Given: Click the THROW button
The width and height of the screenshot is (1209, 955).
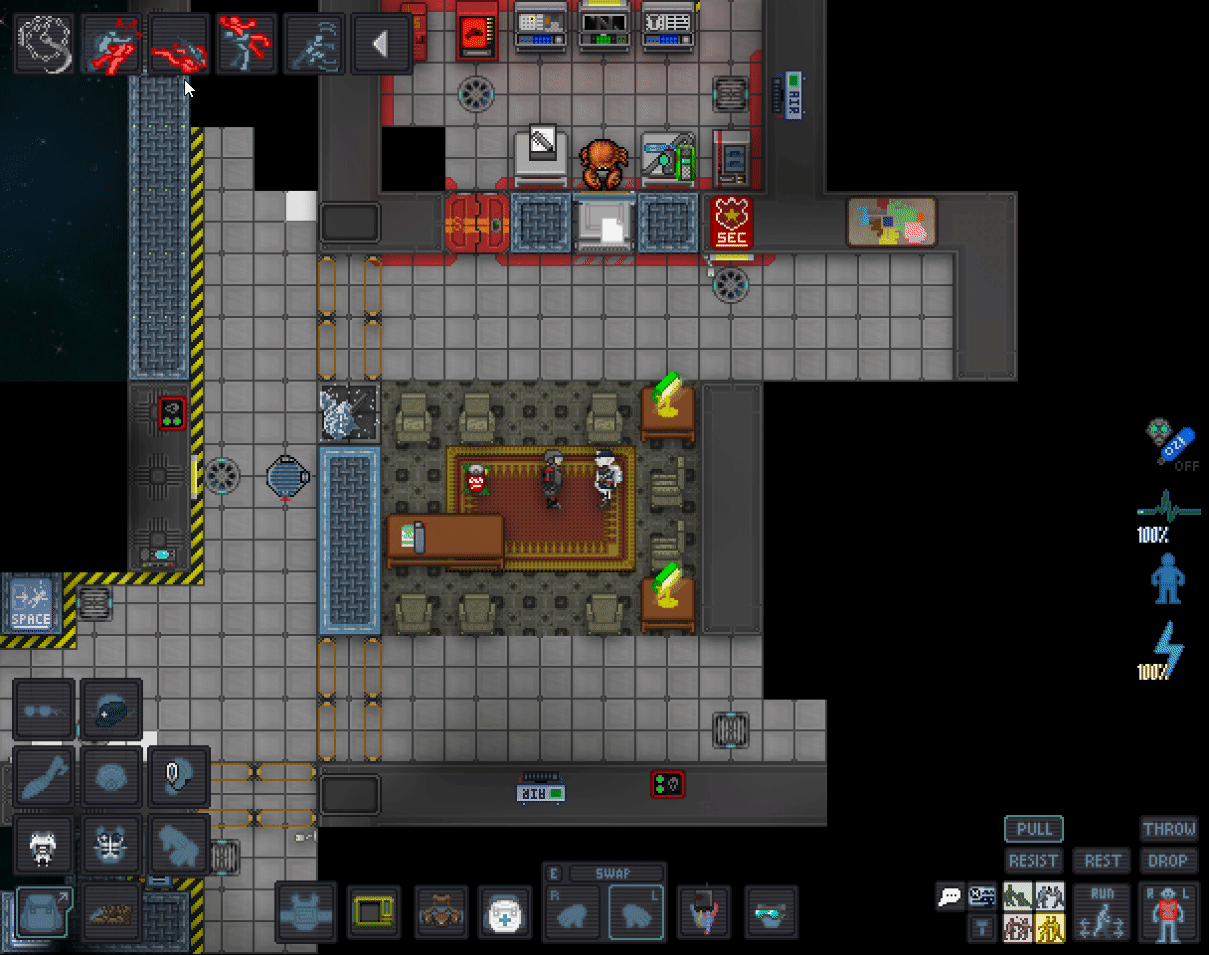Looking at the screenshot, I should click(x=1169, y=829).
